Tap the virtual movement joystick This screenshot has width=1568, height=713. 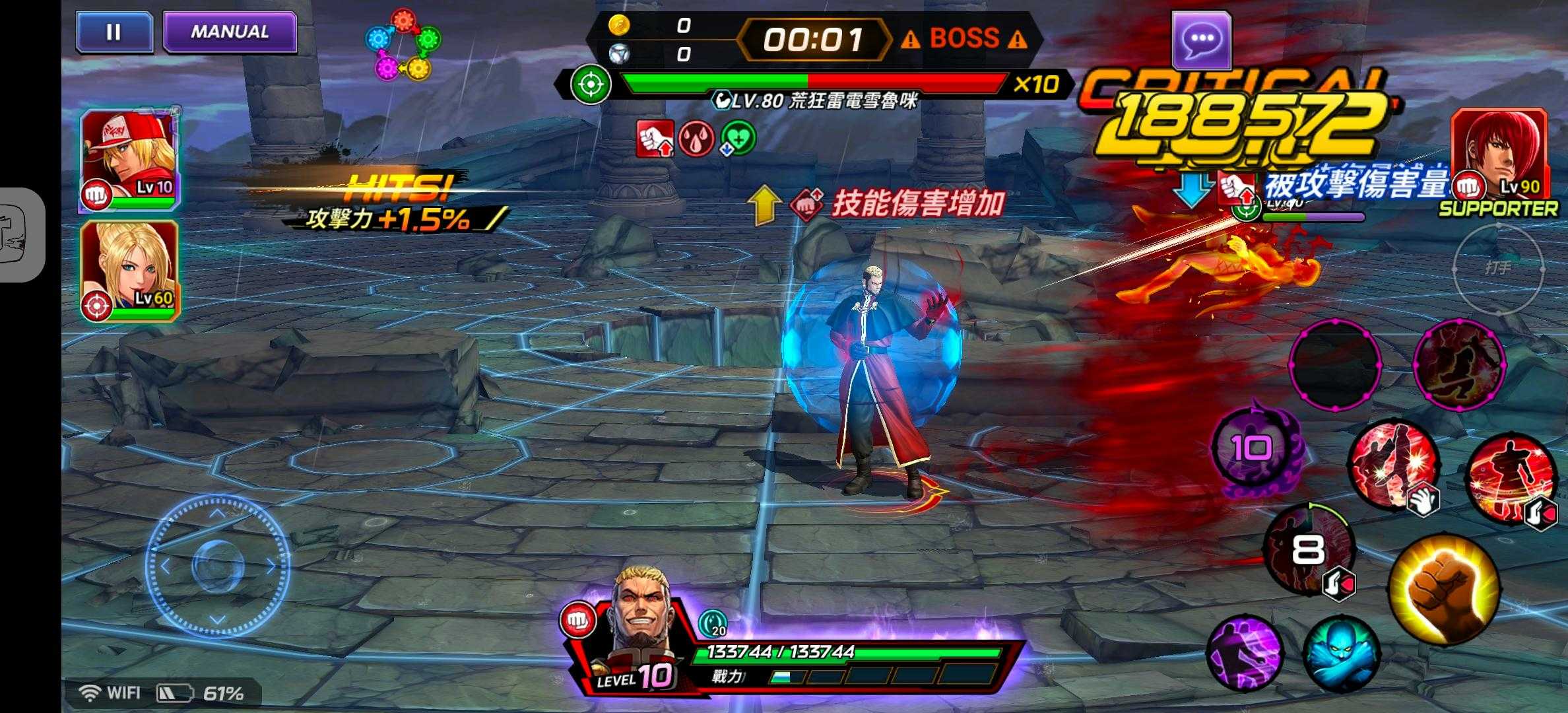tap(217, 566)
